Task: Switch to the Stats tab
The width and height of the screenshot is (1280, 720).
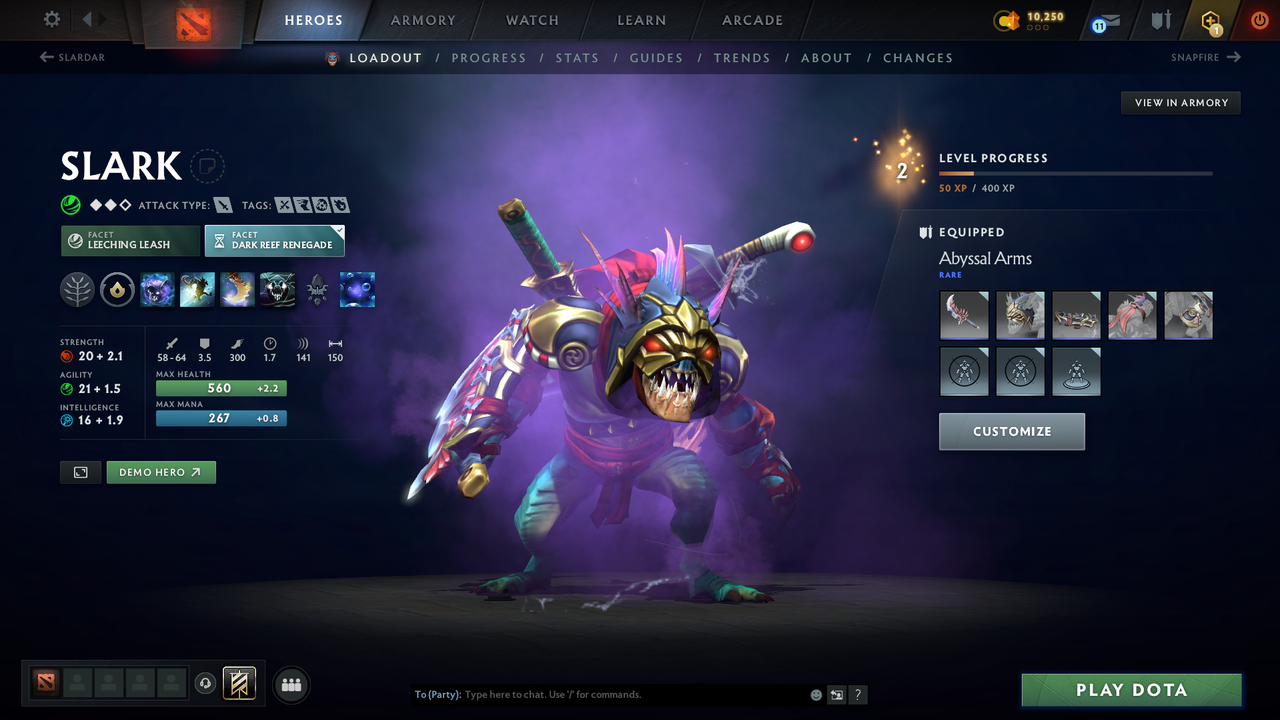Action: click(x=577, y=57)
